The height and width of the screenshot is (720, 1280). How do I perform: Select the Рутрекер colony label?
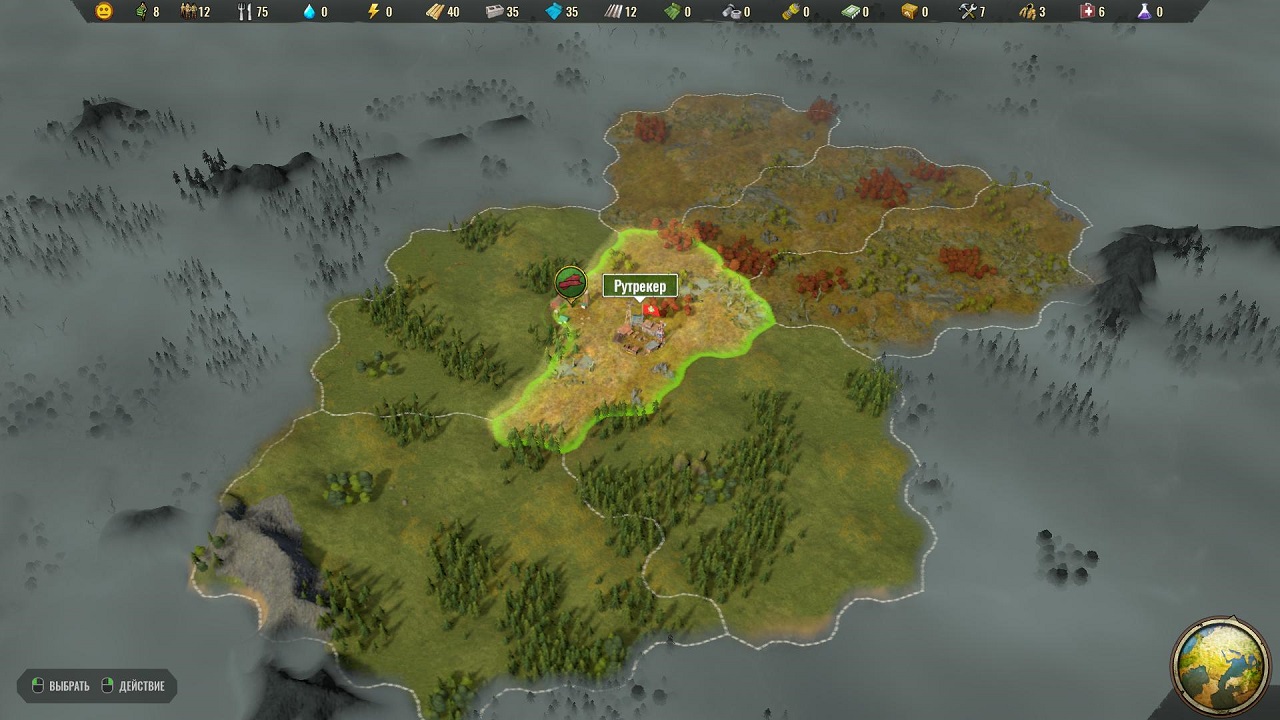pos(640,286)
